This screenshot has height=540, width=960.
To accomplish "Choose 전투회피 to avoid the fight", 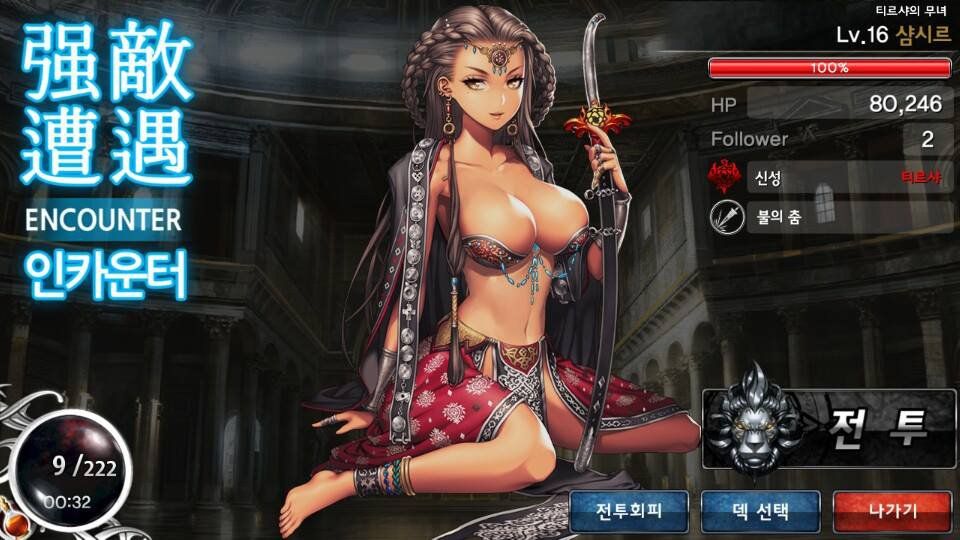I will click(x=629, y=512).
